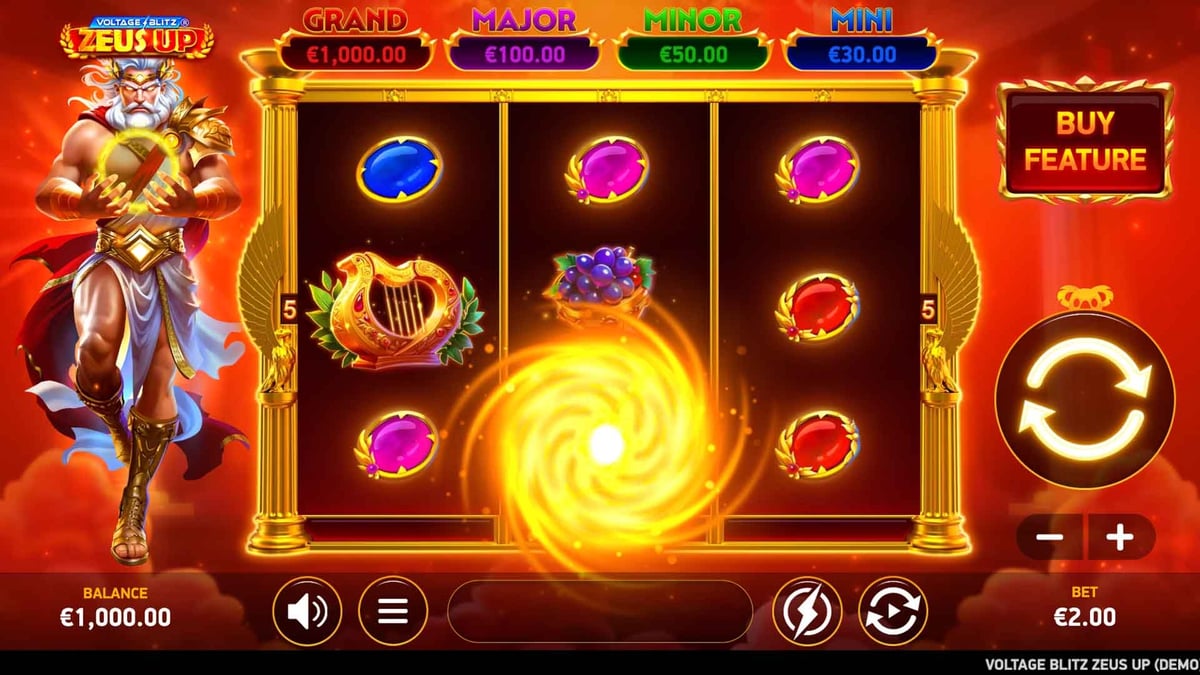Open the hamburger menu
This screenshot has height=675, width=1200.
pos(393,611)
